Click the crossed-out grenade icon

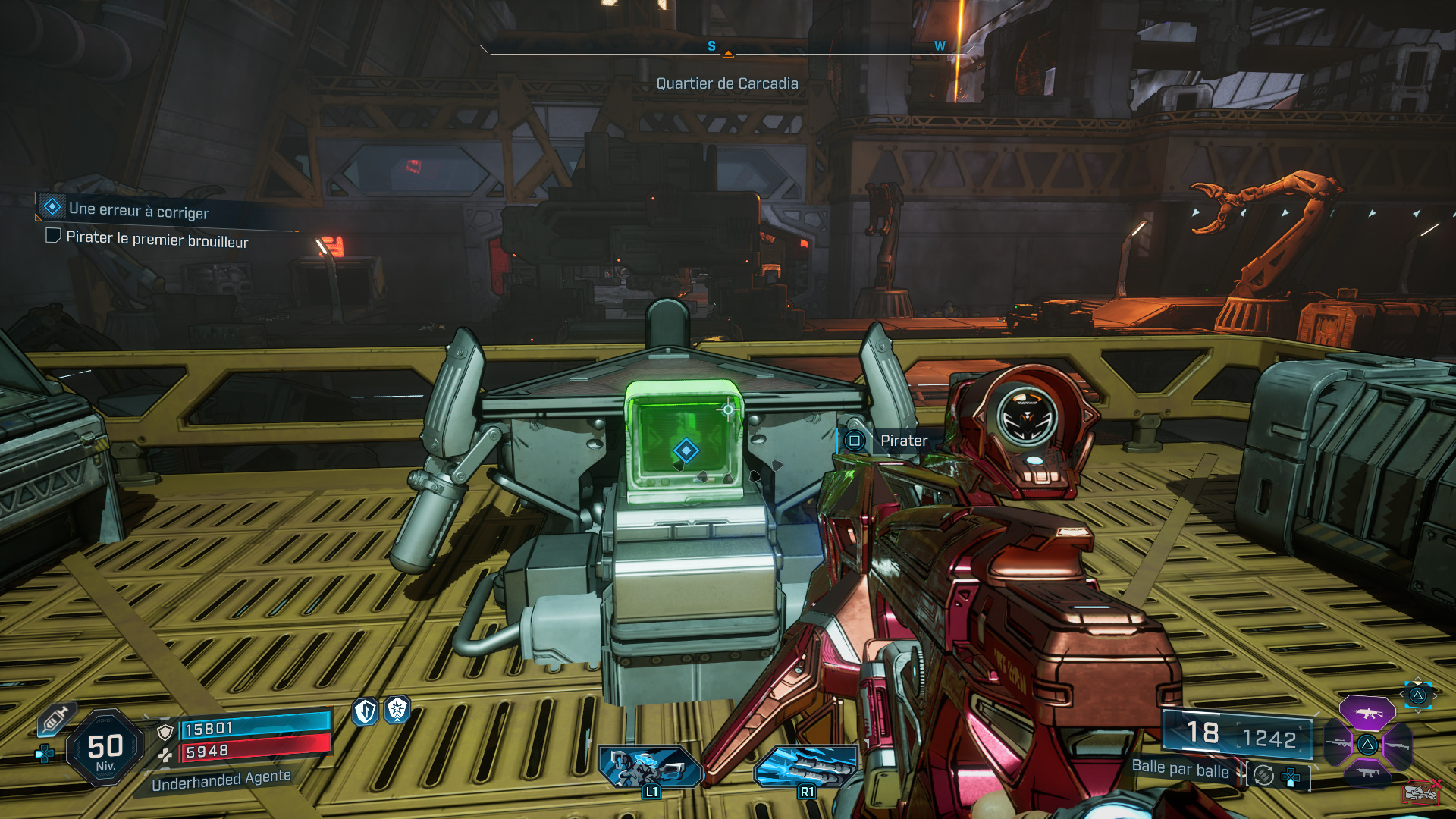1420,792
